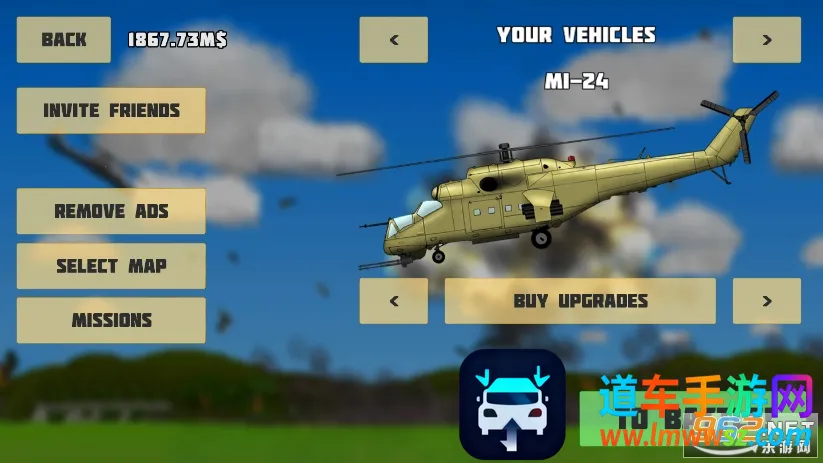Click the car icon overlay logo
Image resolution: width=823 pixels, height=463 pixels.
click(512, 404)
